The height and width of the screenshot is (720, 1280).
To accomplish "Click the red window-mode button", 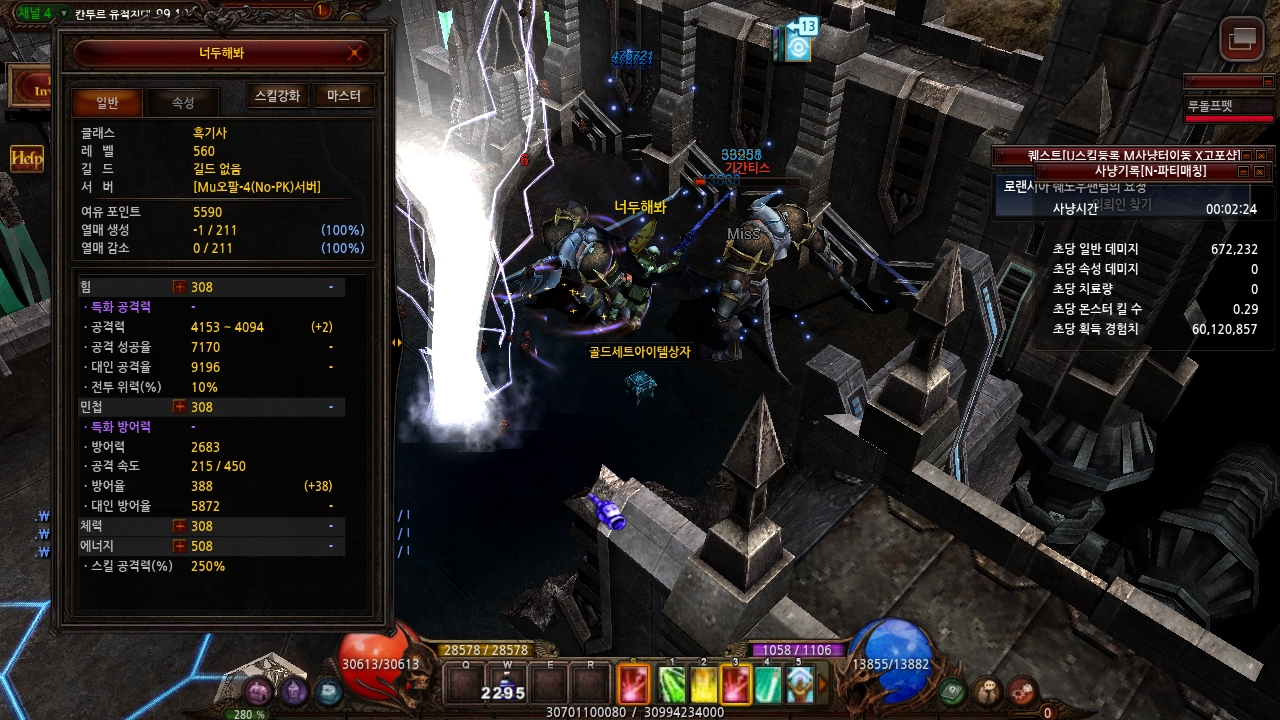I will pyautogui.click(x=1242, y=39).
